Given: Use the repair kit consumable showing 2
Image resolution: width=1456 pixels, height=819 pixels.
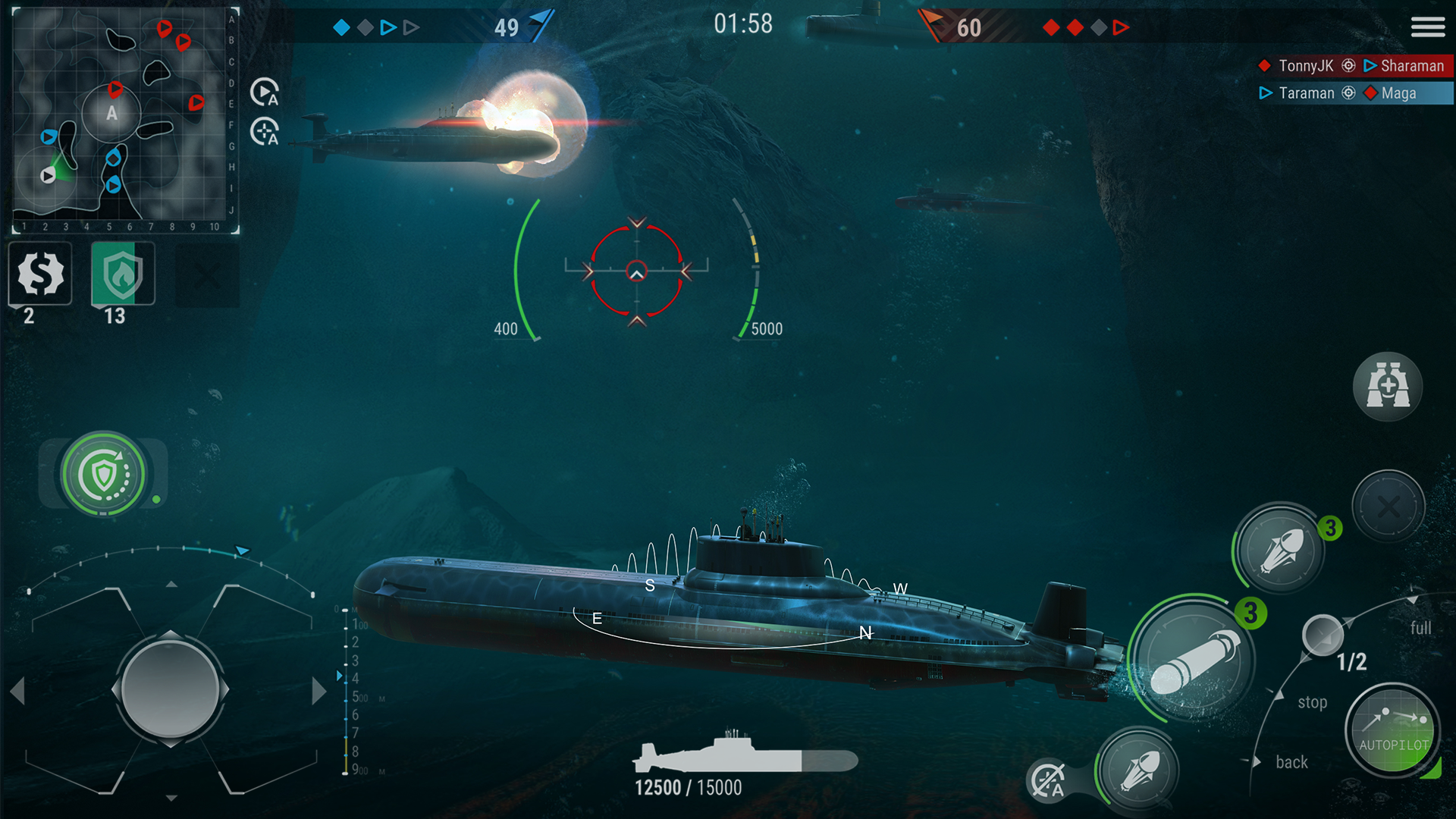Looking at the screenshot, I should [39, 275].
